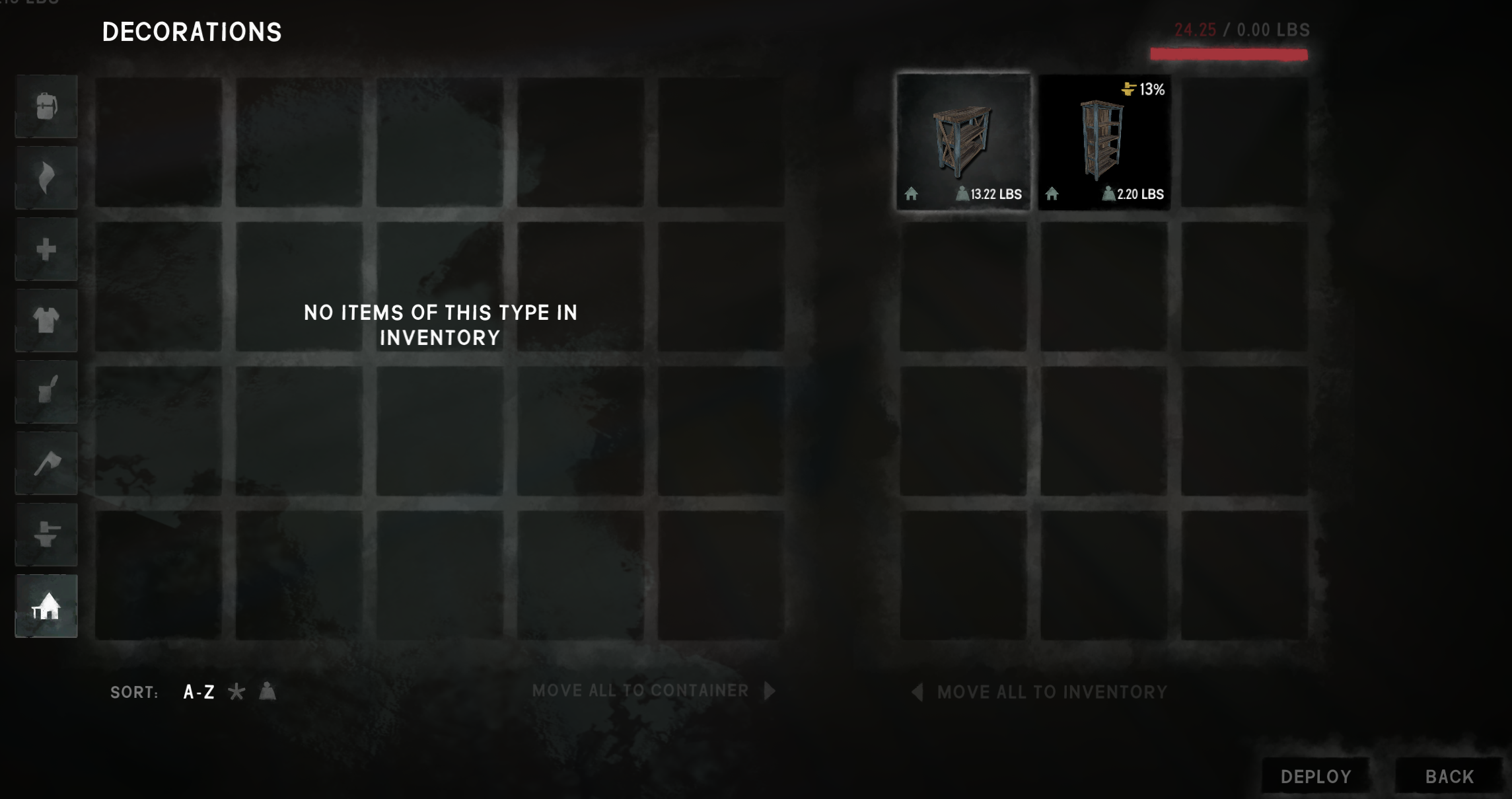Go back with the Back button
This screenshot has width=1512, height=799.
point(1449,777)
